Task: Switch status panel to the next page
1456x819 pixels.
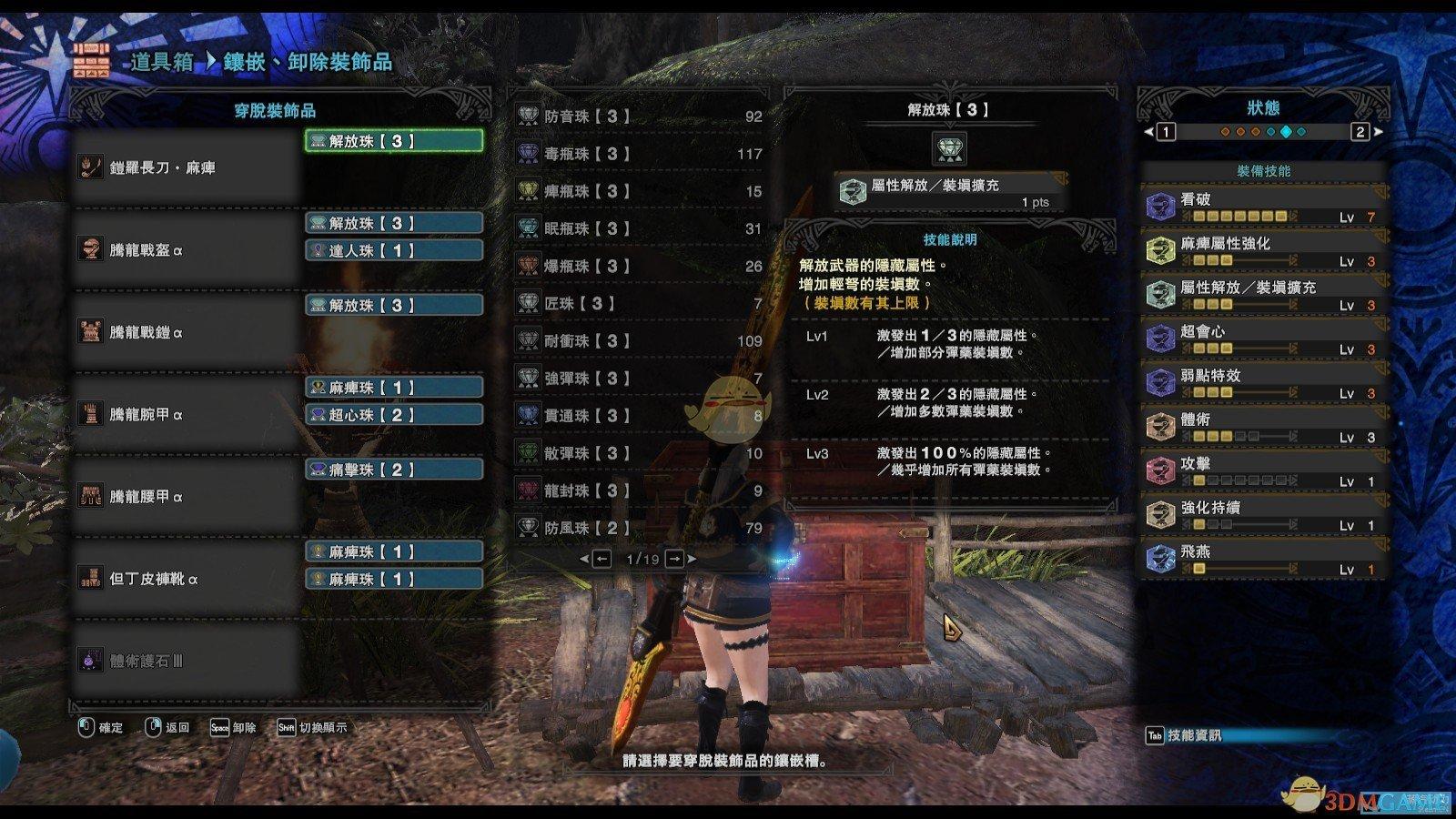Action: pos(1361,132)
